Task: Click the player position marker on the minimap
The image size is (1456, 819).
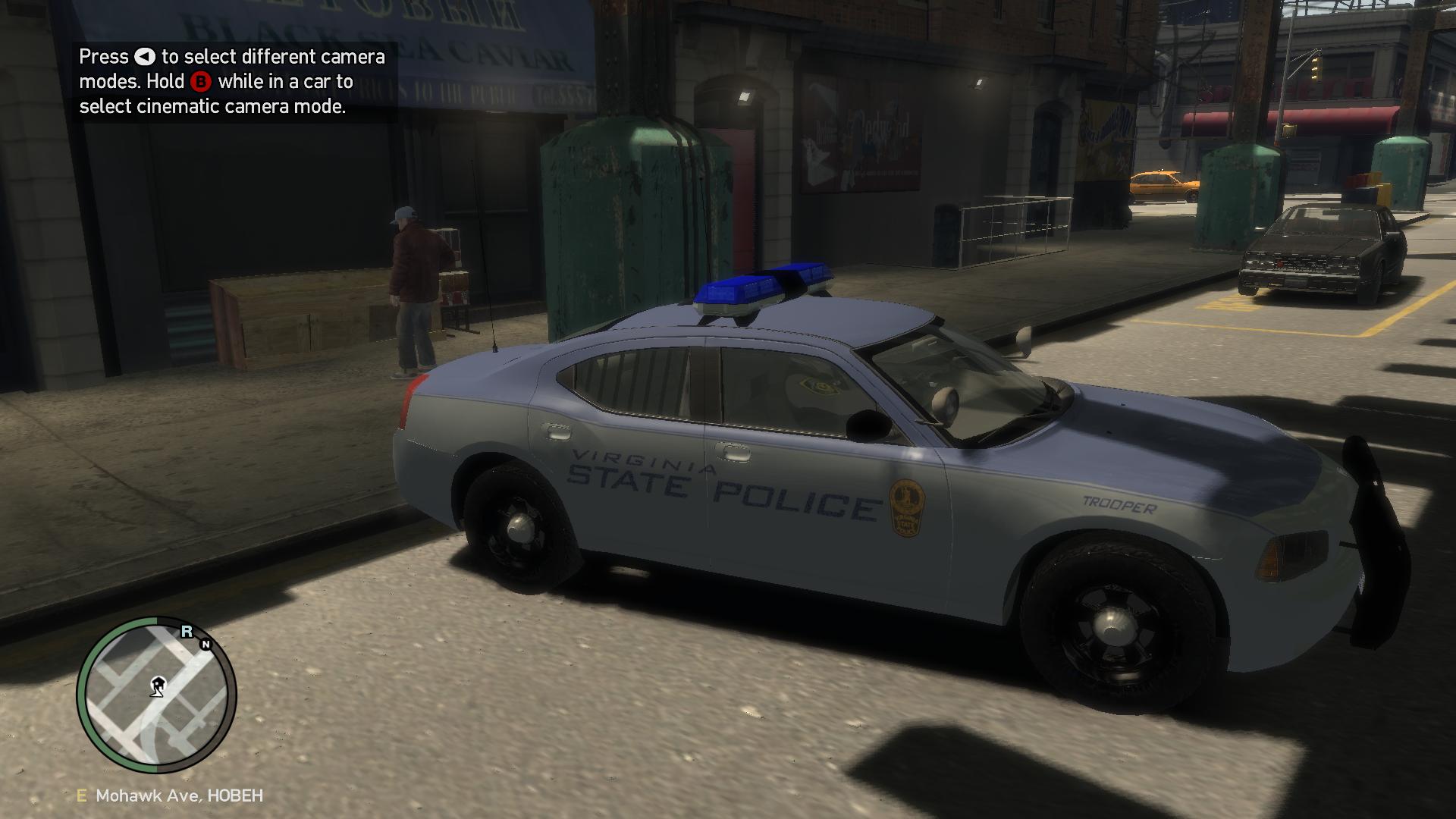Action: pos(157,687)
